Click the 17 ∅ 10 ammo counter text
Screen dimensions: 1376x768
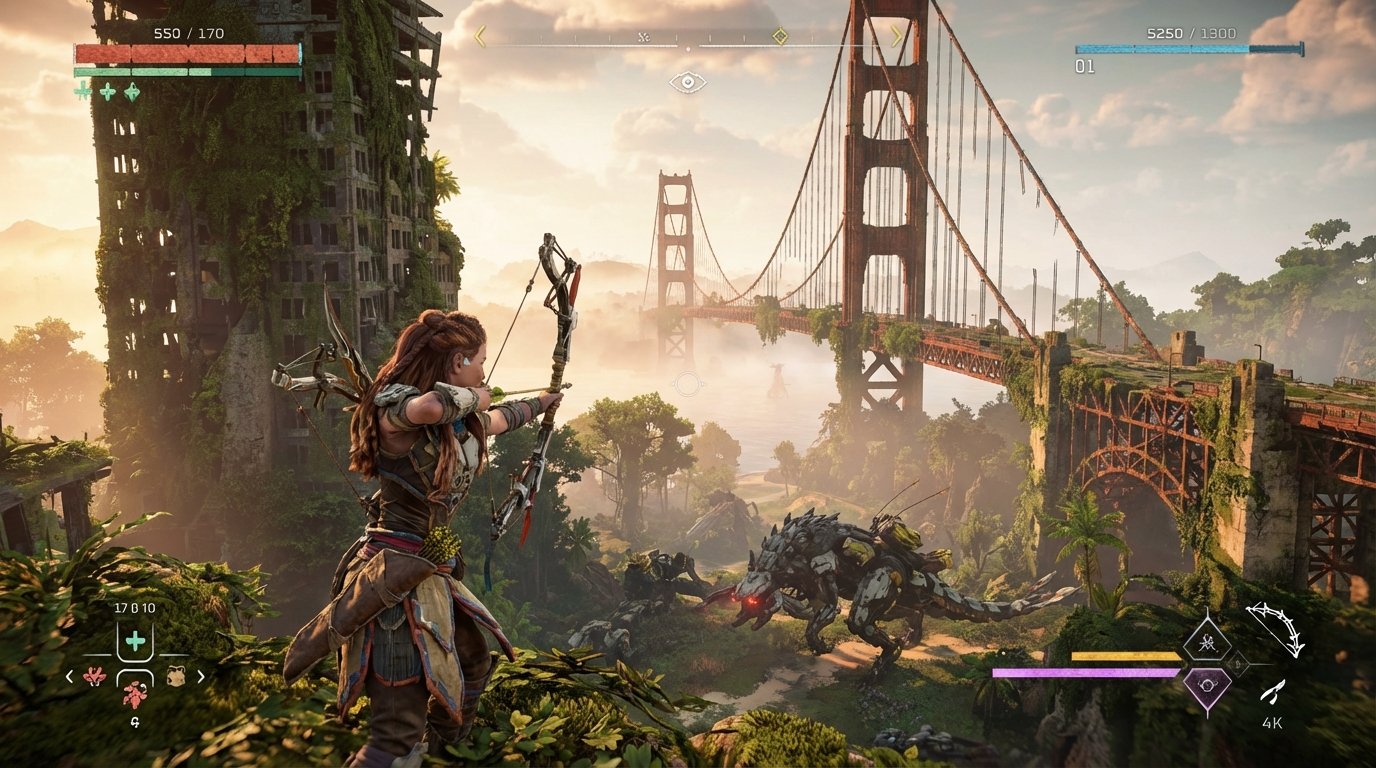coord(135,606)
